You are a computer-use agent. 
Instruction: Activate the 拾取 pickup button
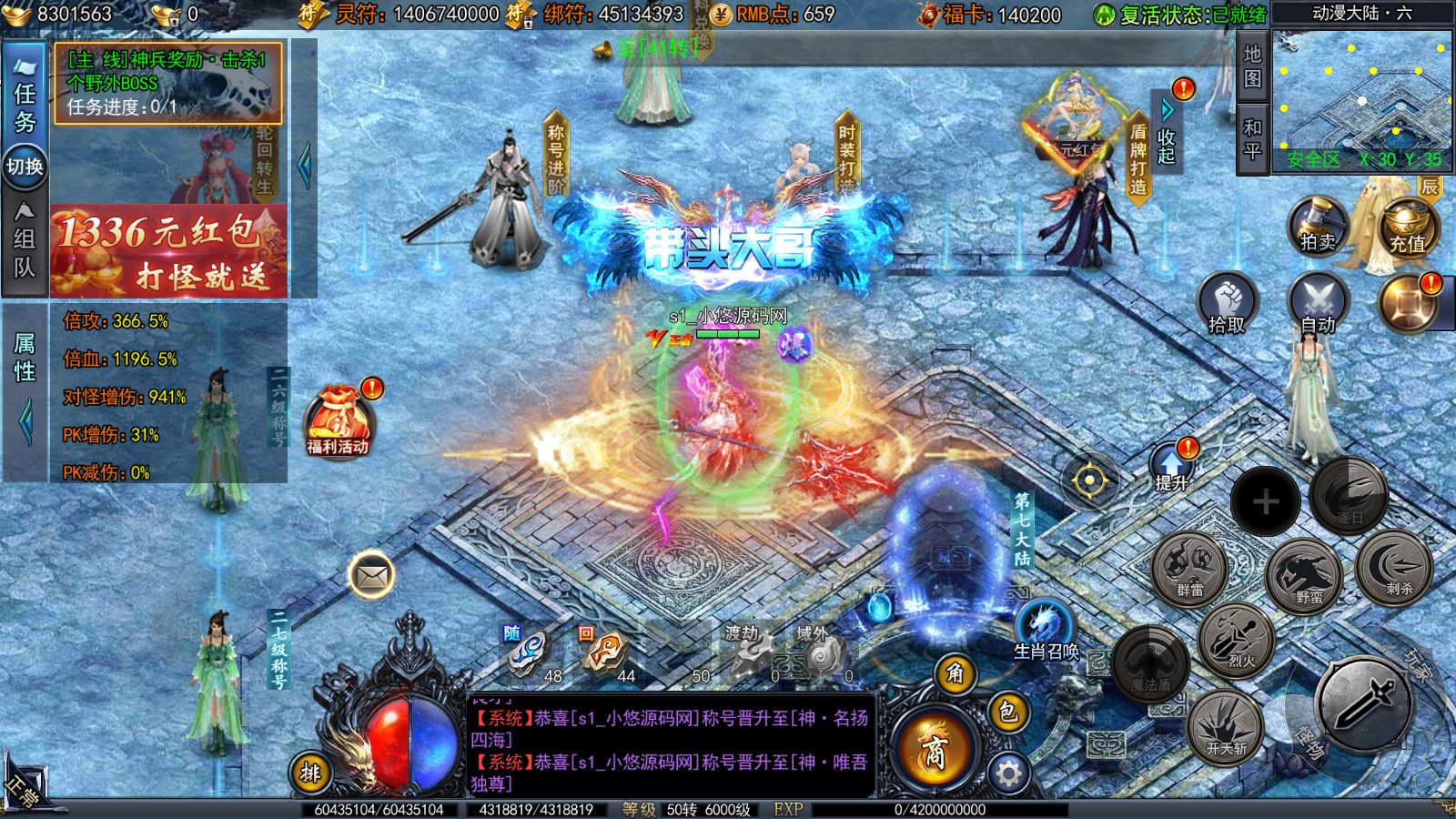pos(1227,305)
